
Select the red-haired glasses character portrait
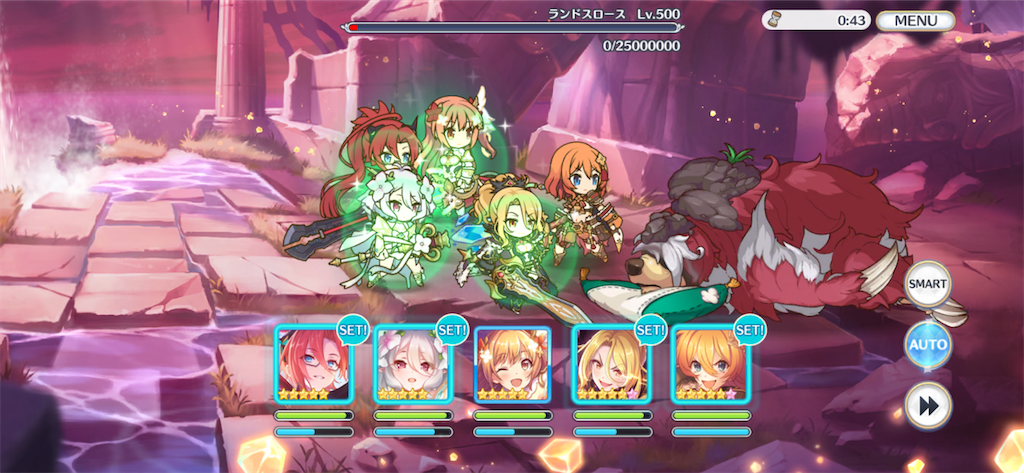[x=313, y=364]
